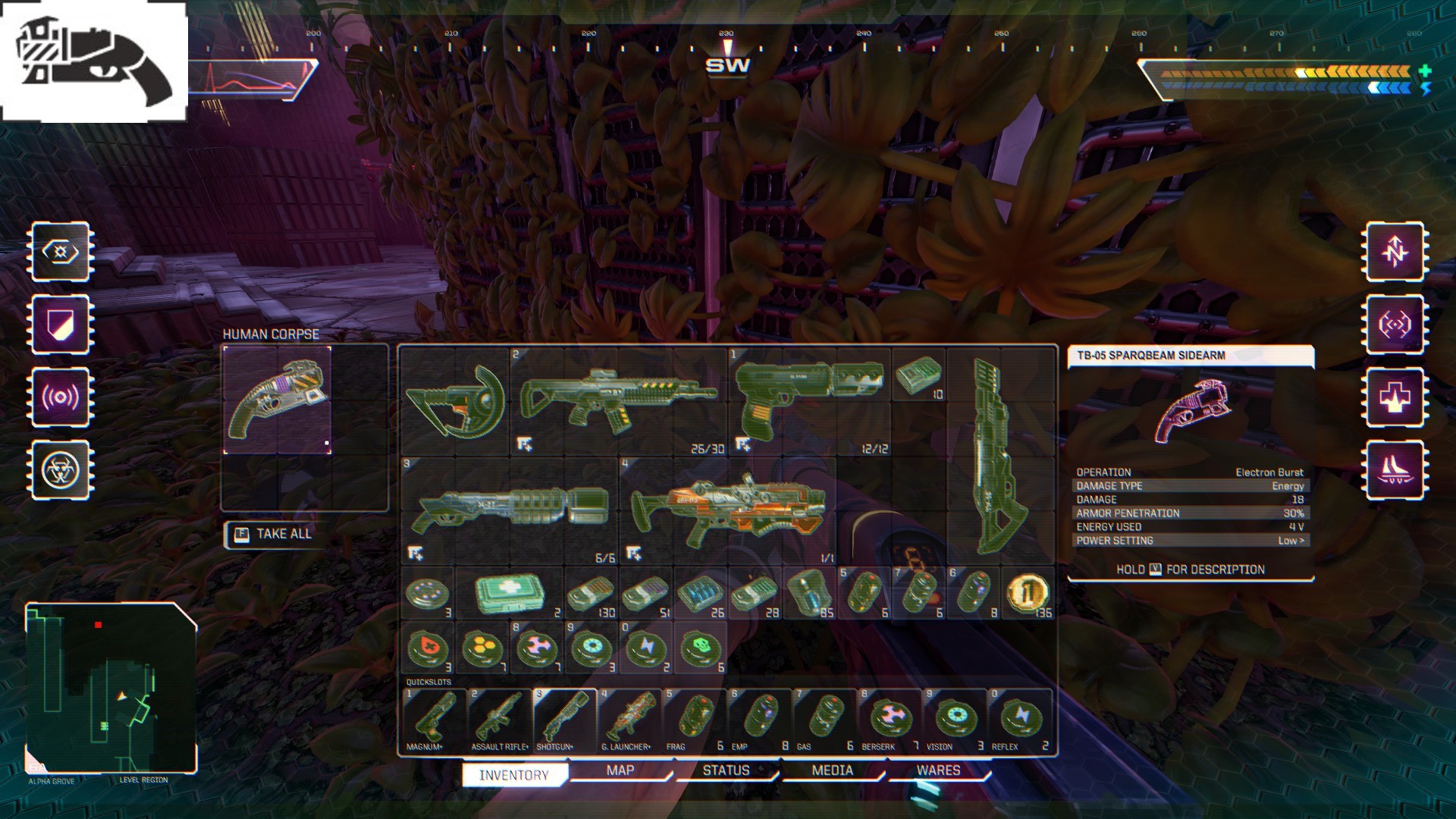The image size is (1456, 819).
Task: Open the Media tab
Action: (x=832, y=770)
